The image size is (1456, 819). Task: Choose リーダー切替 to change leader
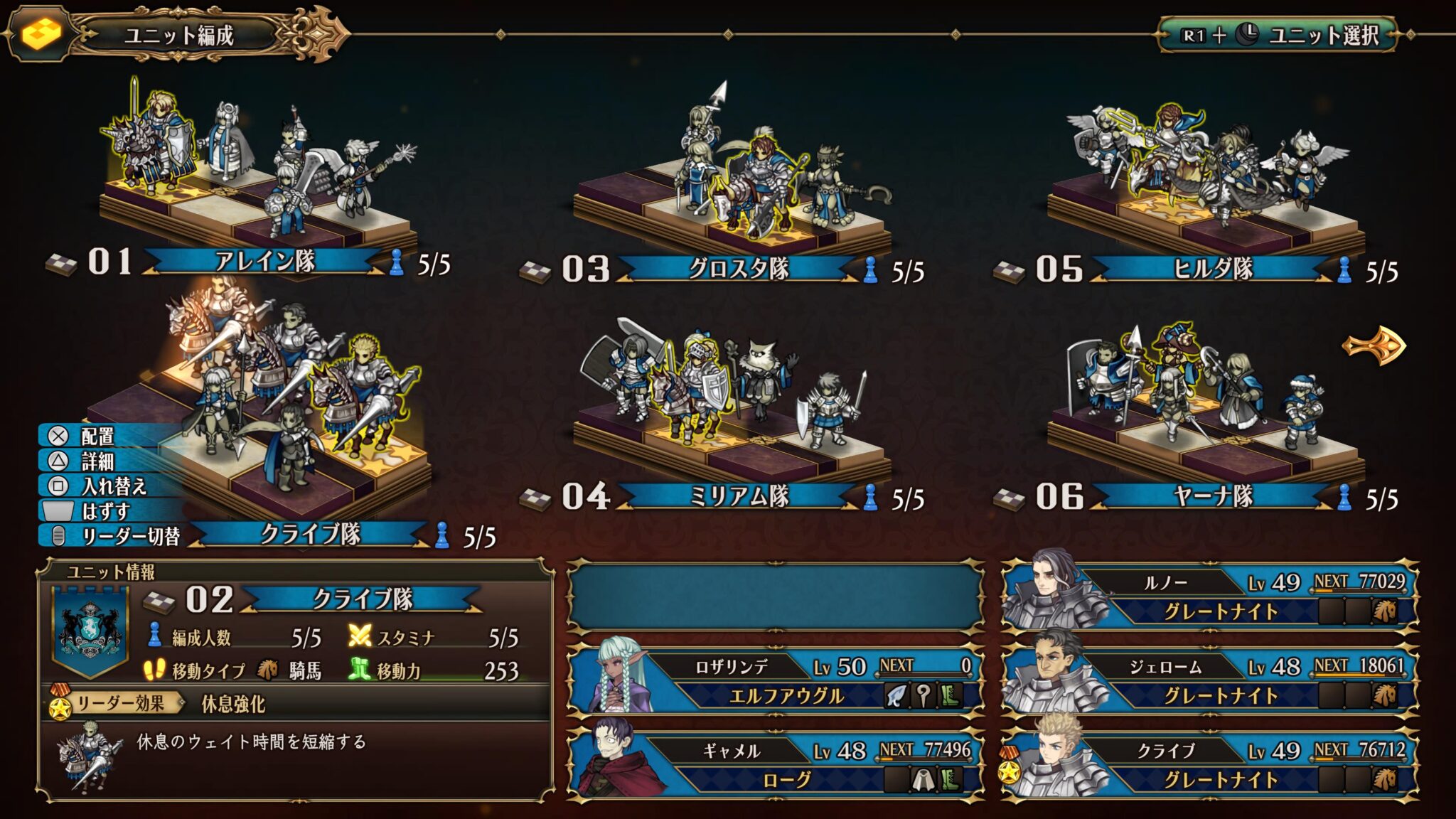tap(130, 536)
